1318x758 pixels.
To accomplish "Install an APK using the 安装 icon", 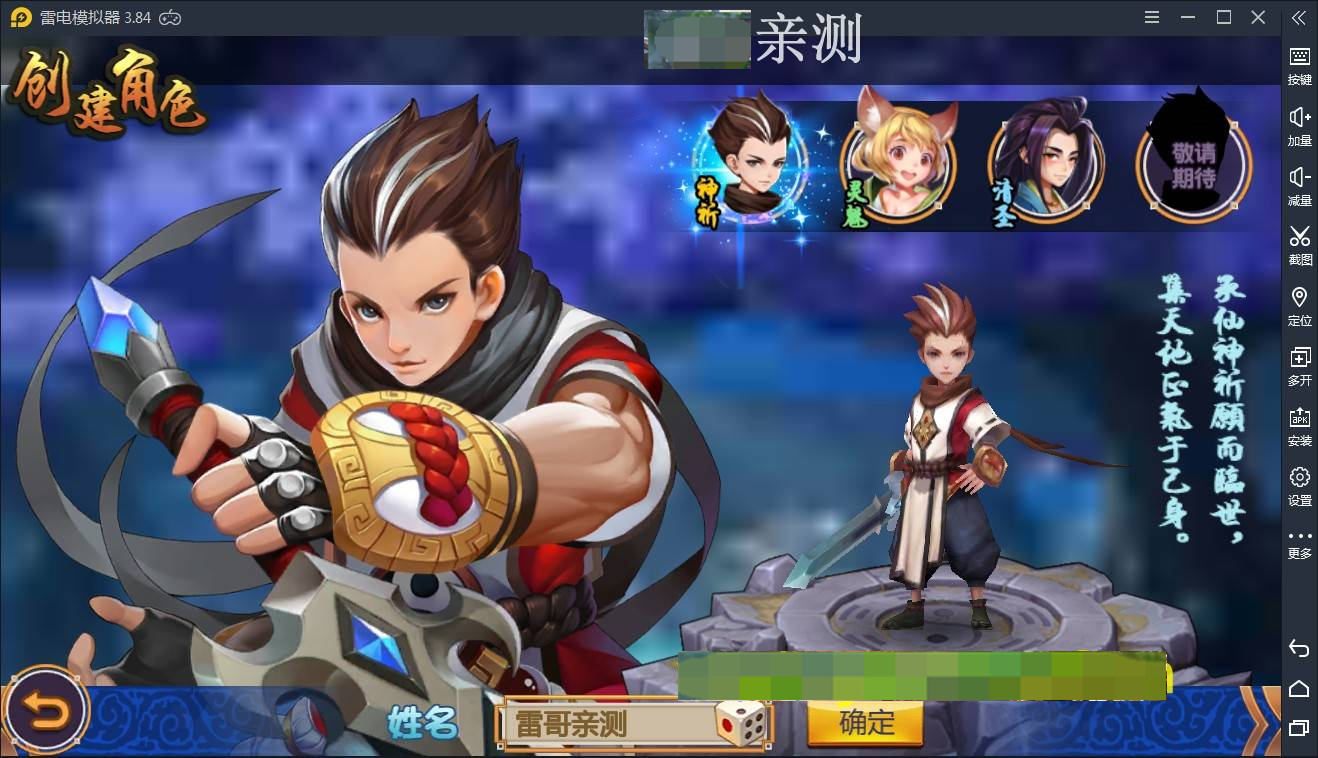I will [1299, 425].
